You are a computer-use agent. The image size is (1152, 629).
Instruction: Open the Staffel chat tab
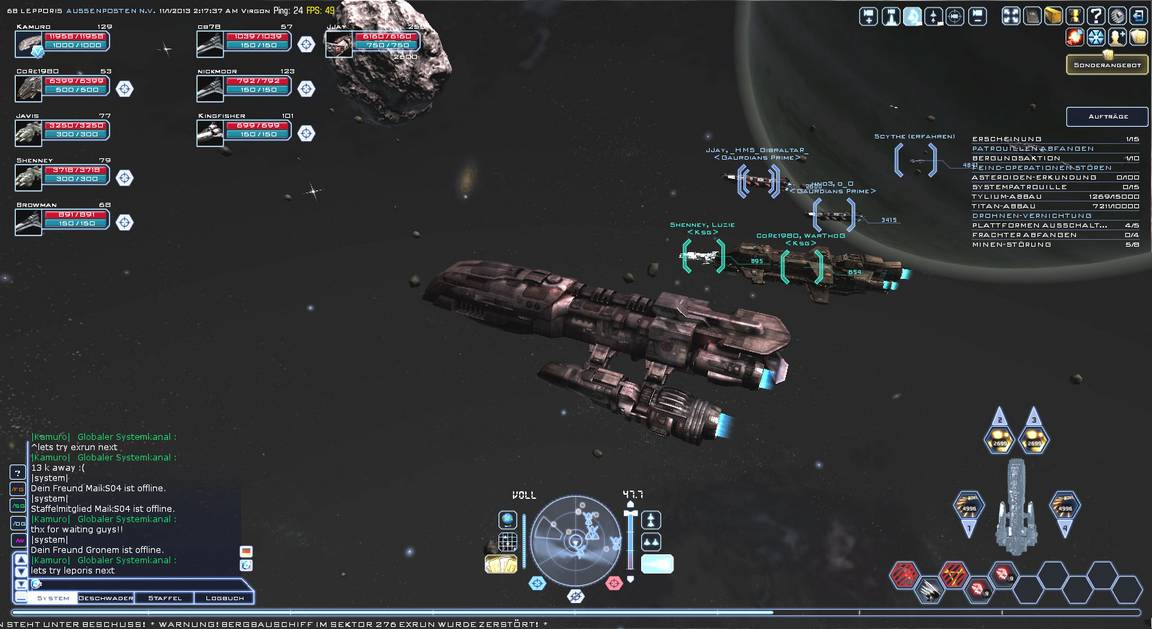(164, 598)
